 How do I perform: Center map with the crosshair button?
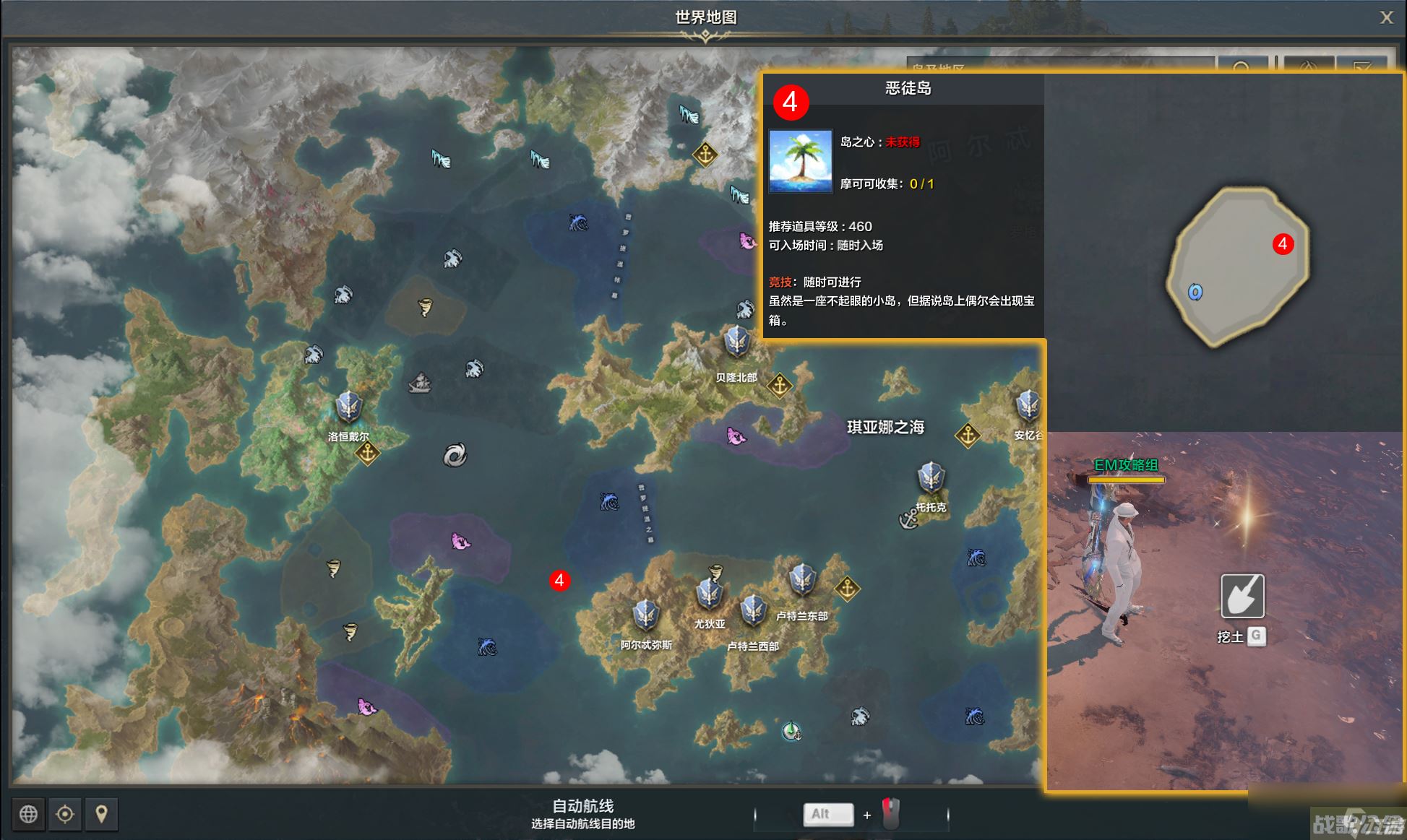click(x=65, y=814)
